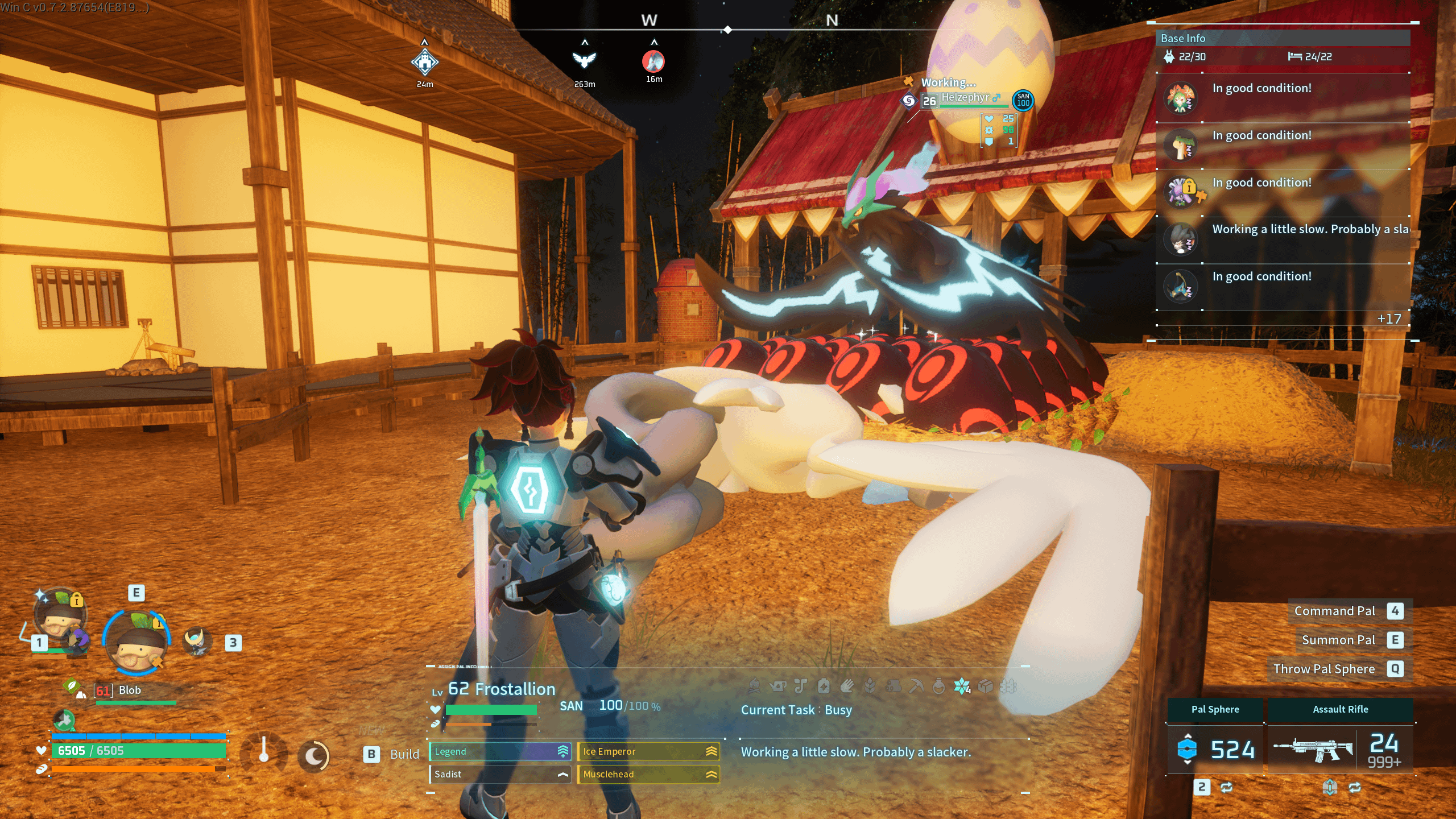Open the Base Info panel header
Screen dimensions: 1456x819
pos(1282,38)
